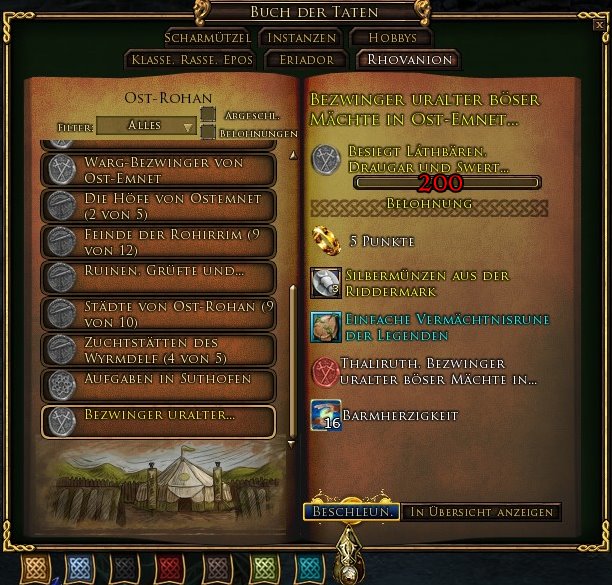Image resolution: width=612 pixels, height=585 pixels.
Task: Select the Rhovanion tab
Action: [x=409, y=60]
